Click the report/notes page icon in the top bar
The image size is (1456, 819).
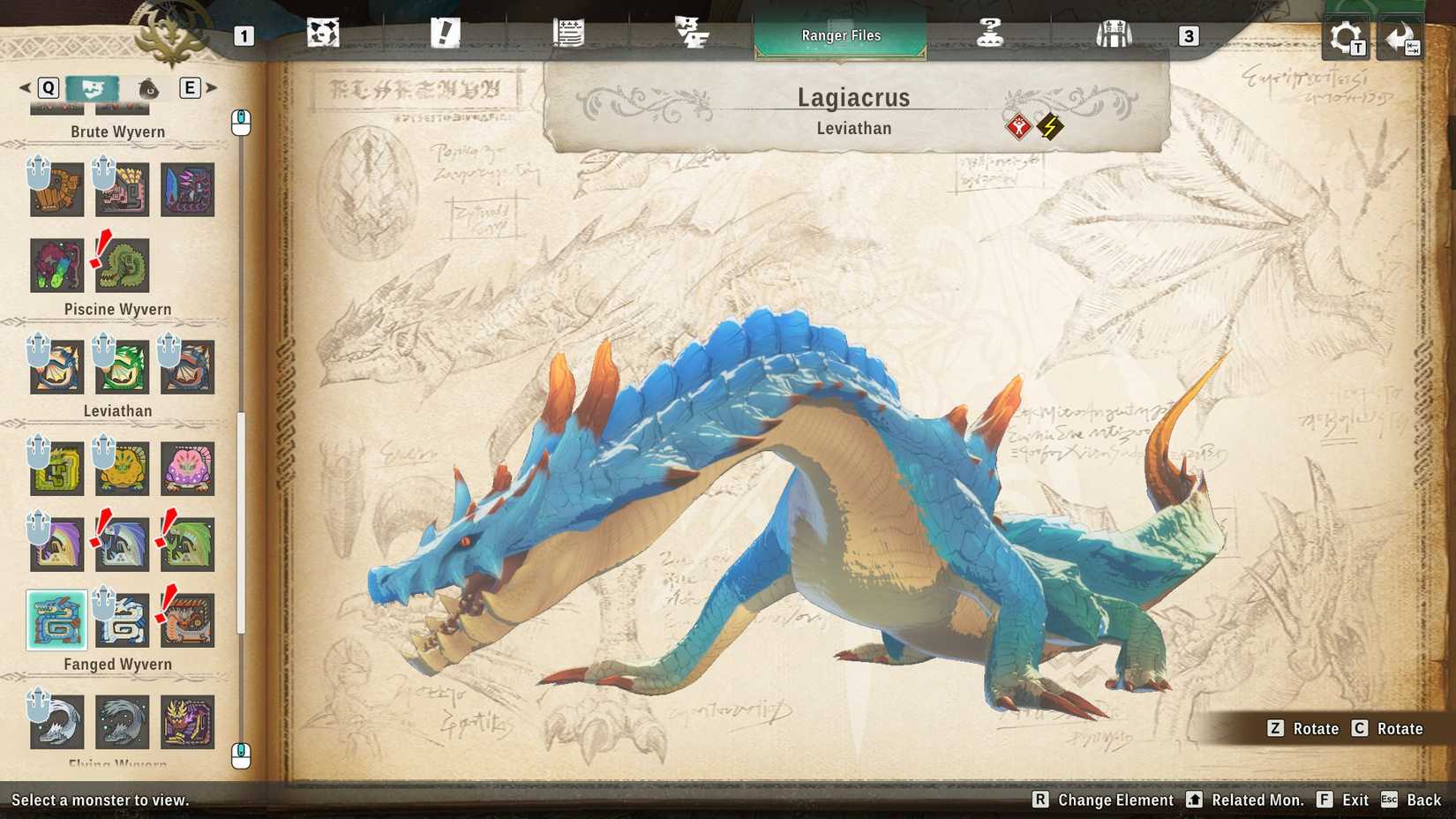tap(570, 33)
